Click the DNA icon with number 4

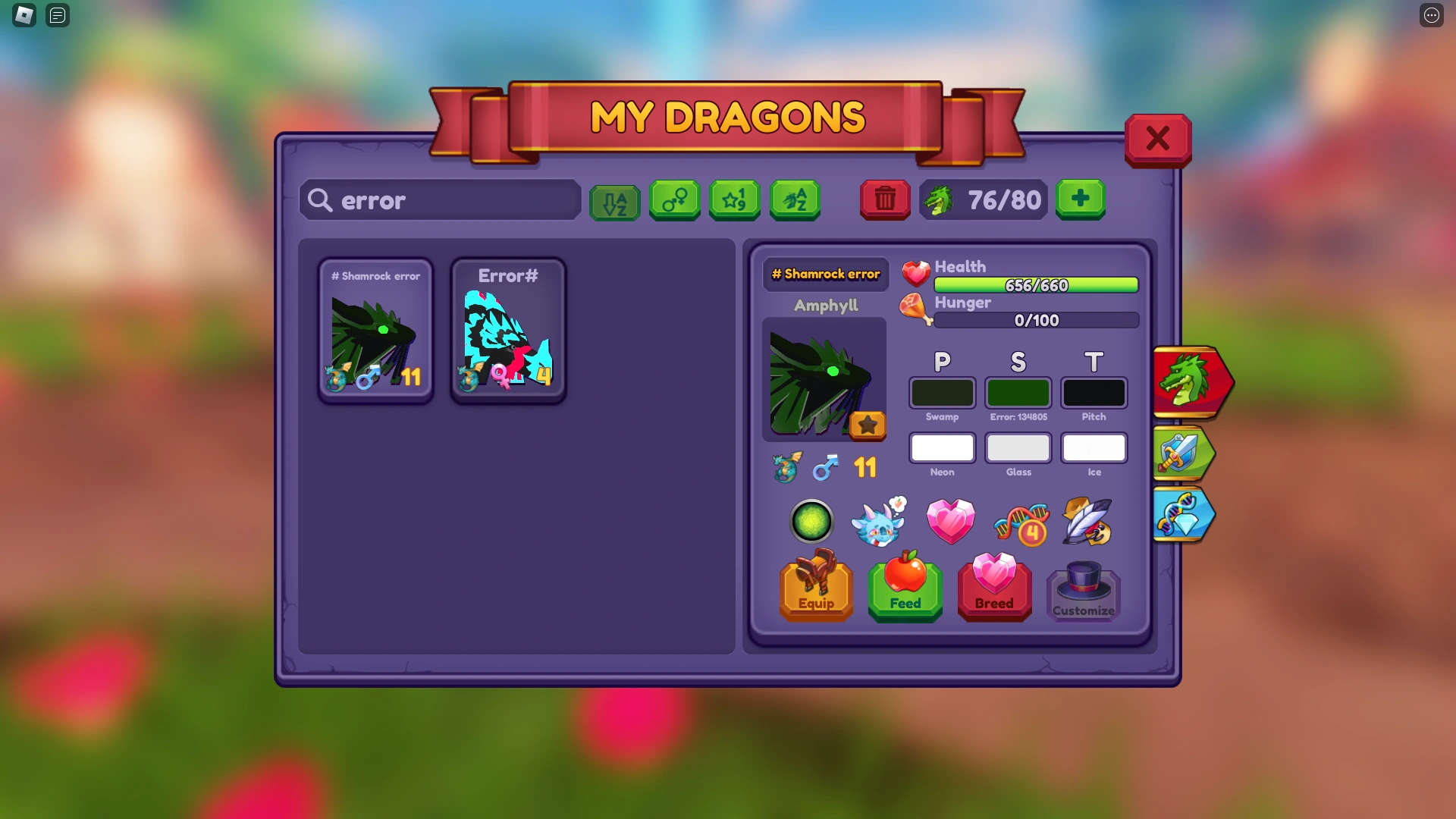point(1018,522)
